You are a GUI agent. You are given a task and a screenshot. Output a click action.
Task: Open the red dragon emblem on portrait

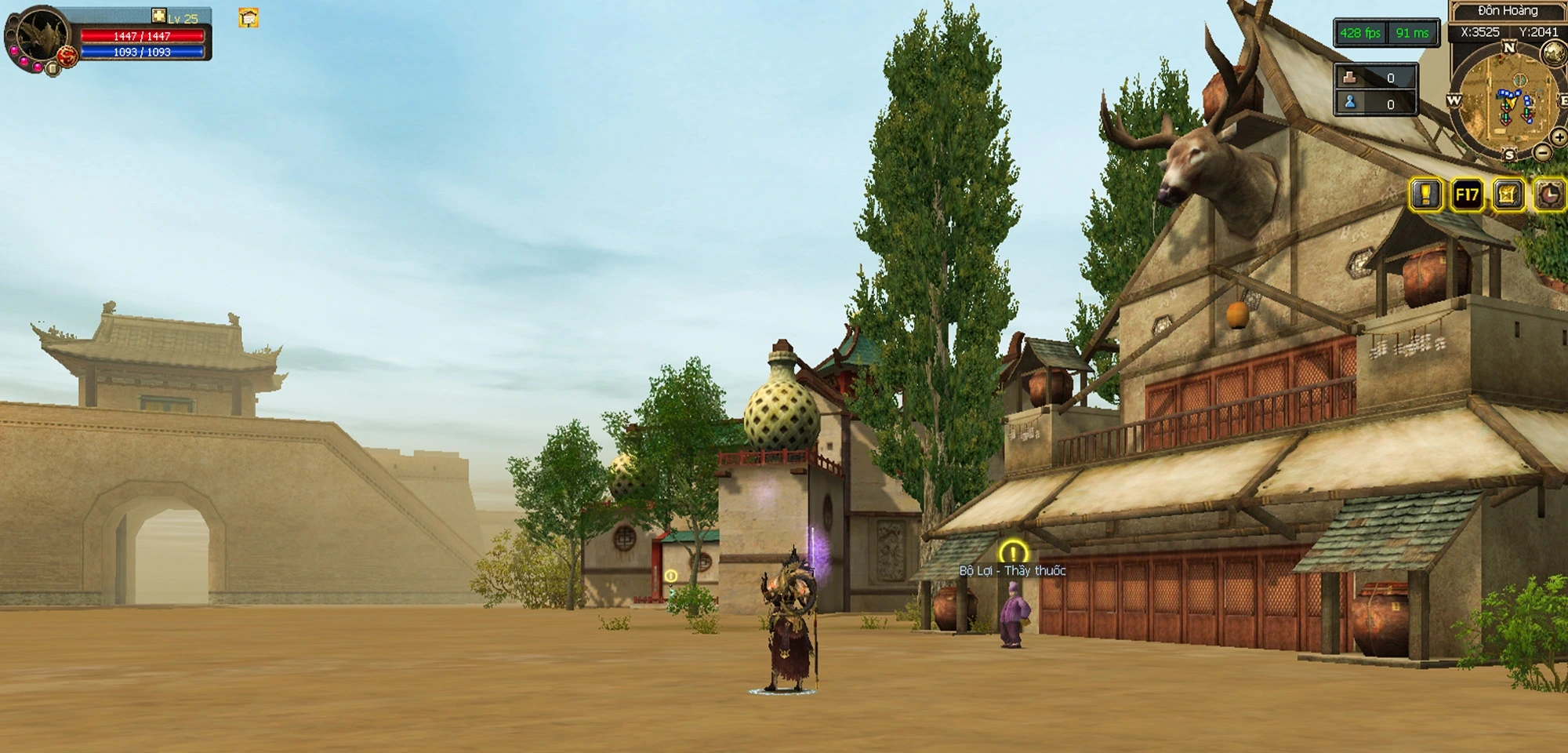67,56
